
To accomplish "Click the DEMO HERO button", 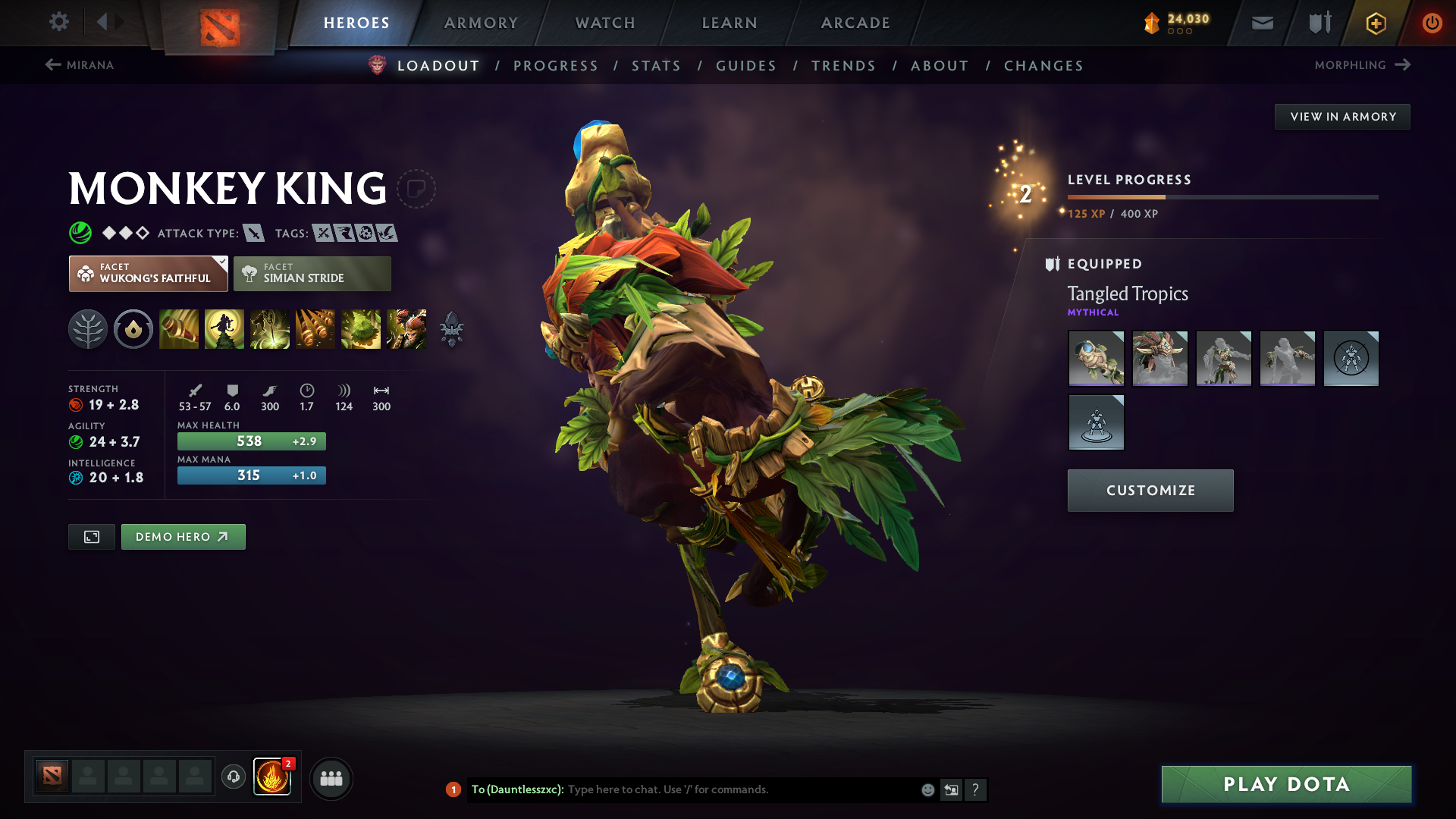I will tap(183, 536).
